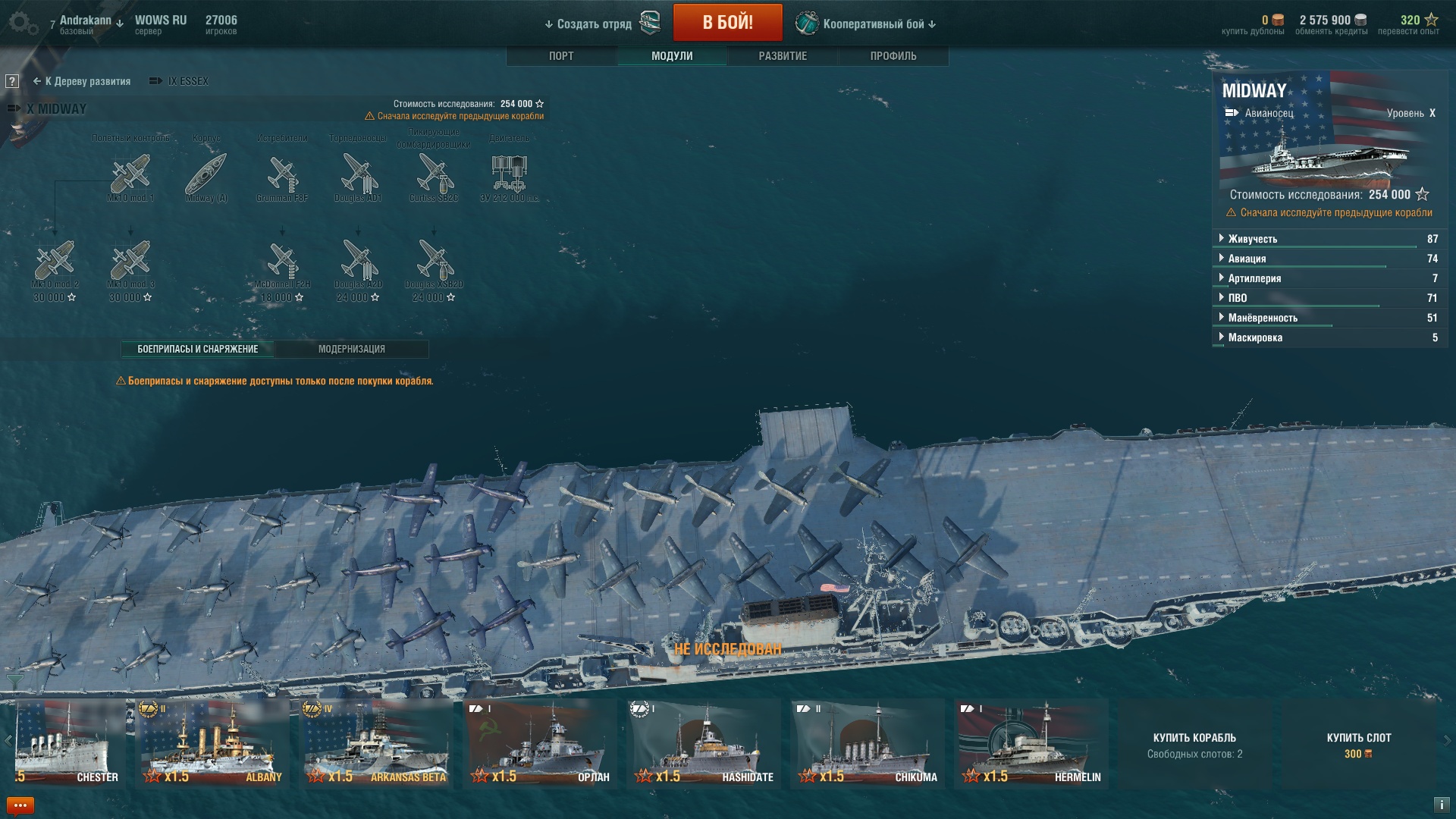The height and width of the screenshot is (819, 1456).
Task: Select the Douglas AD1 torpedo bomber module
Action: [358, 174]
